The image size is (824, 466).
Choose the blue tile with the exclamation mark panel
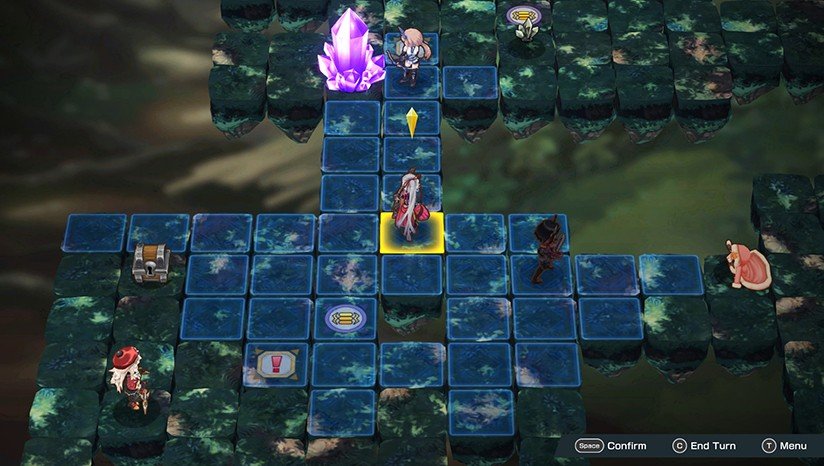274,364
